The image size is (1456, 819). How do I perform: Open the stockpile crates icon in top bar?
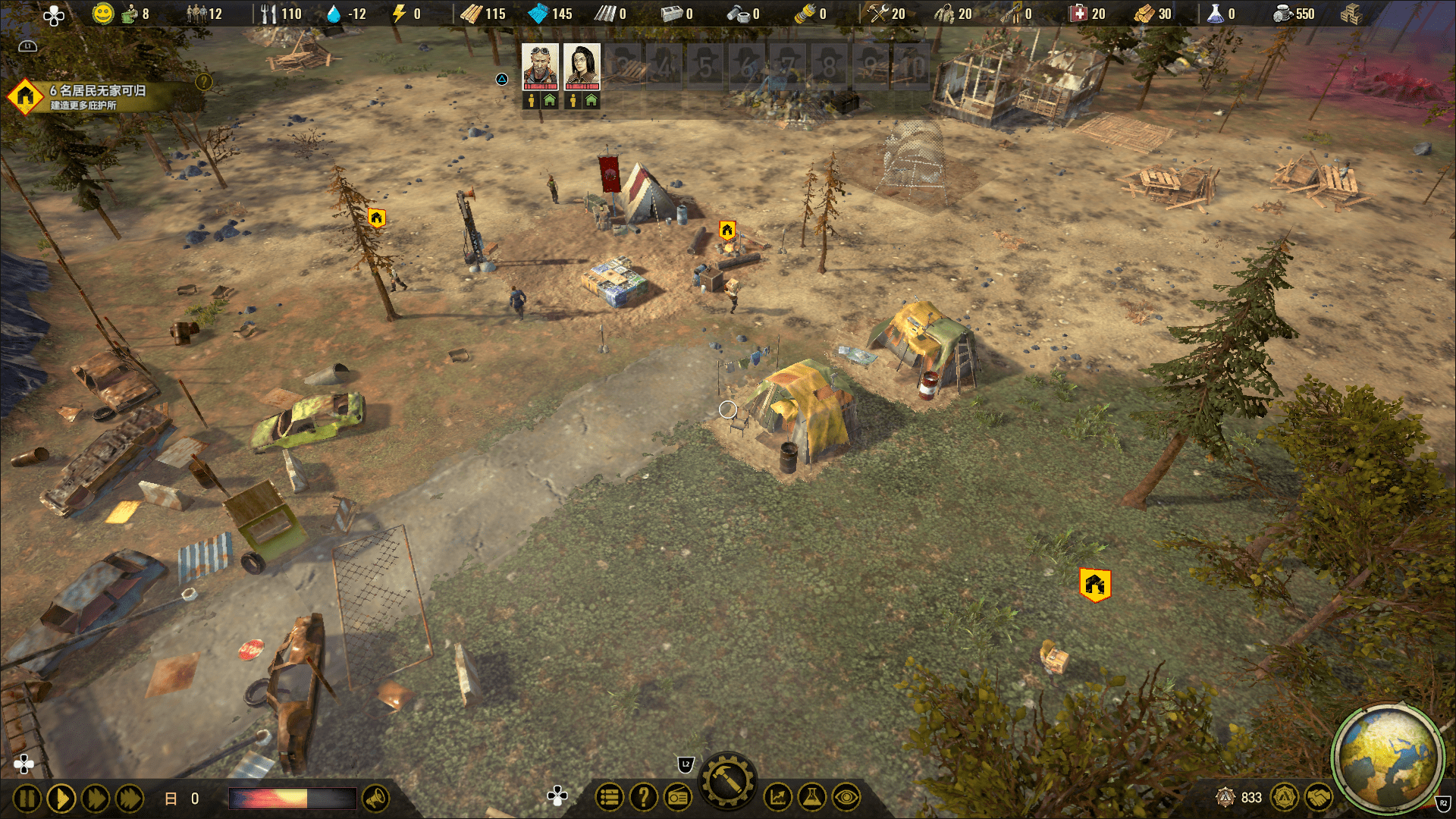[1351, 14]
